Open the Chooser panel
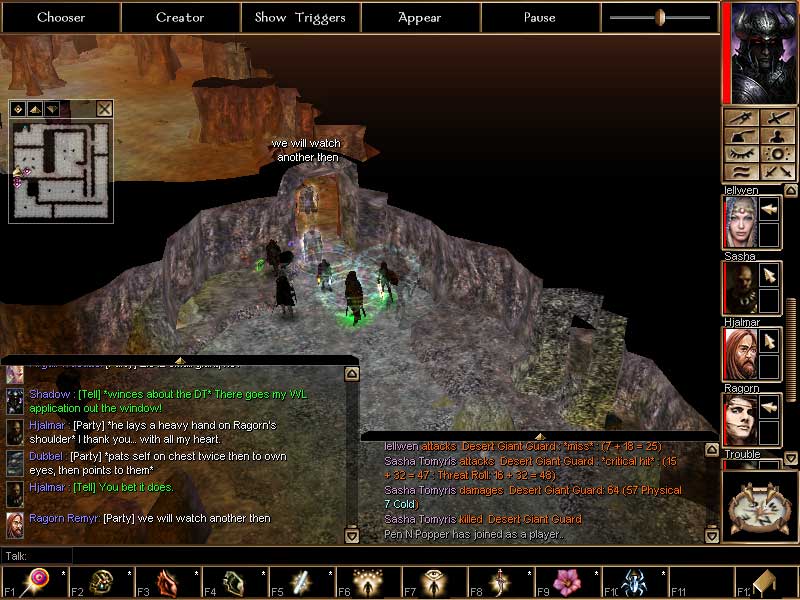The image size is (800, 600). (x=61, y=17)
